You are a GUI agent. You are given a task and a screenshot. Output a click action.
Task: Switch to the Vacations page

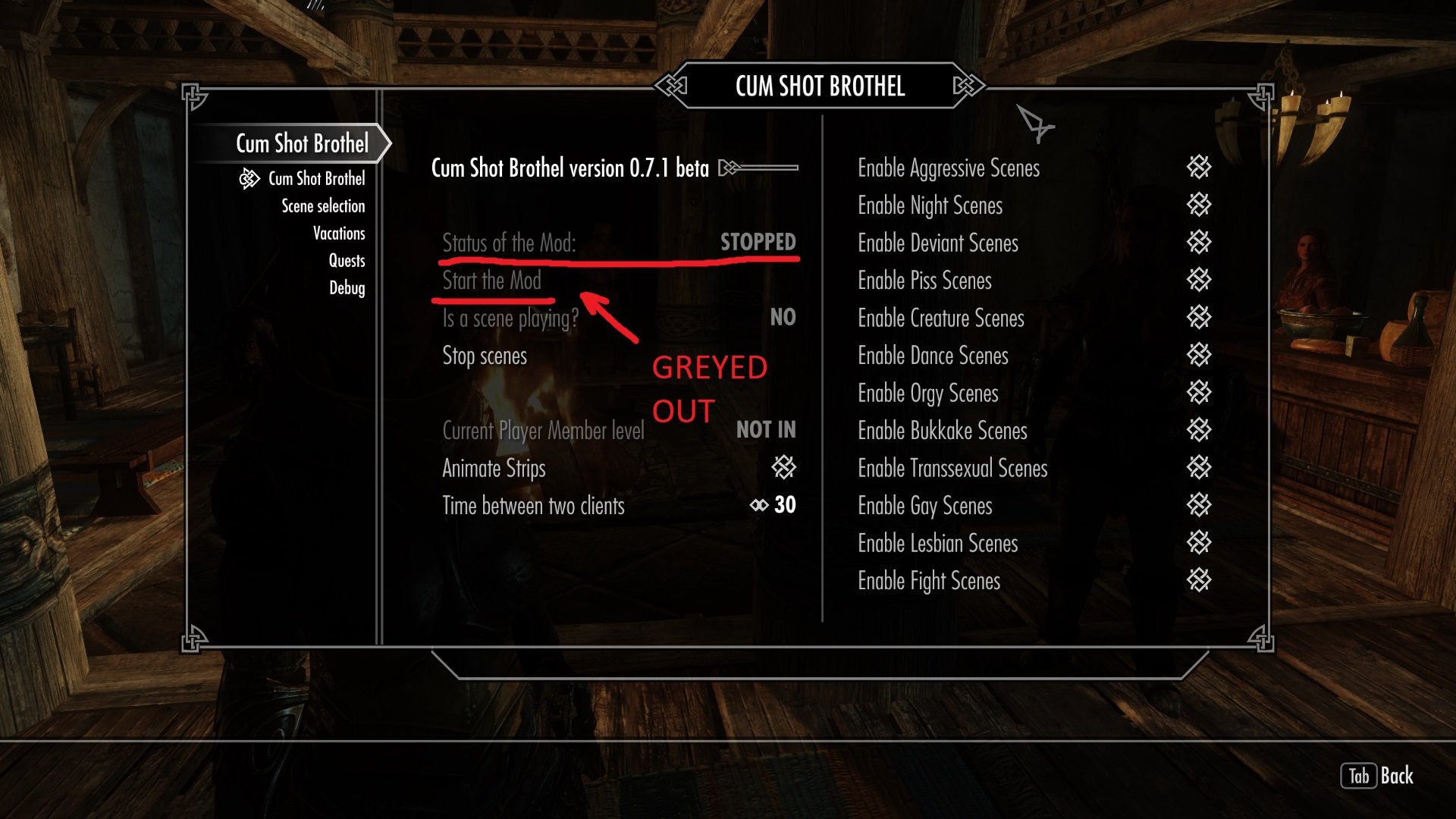click(339, 234)
